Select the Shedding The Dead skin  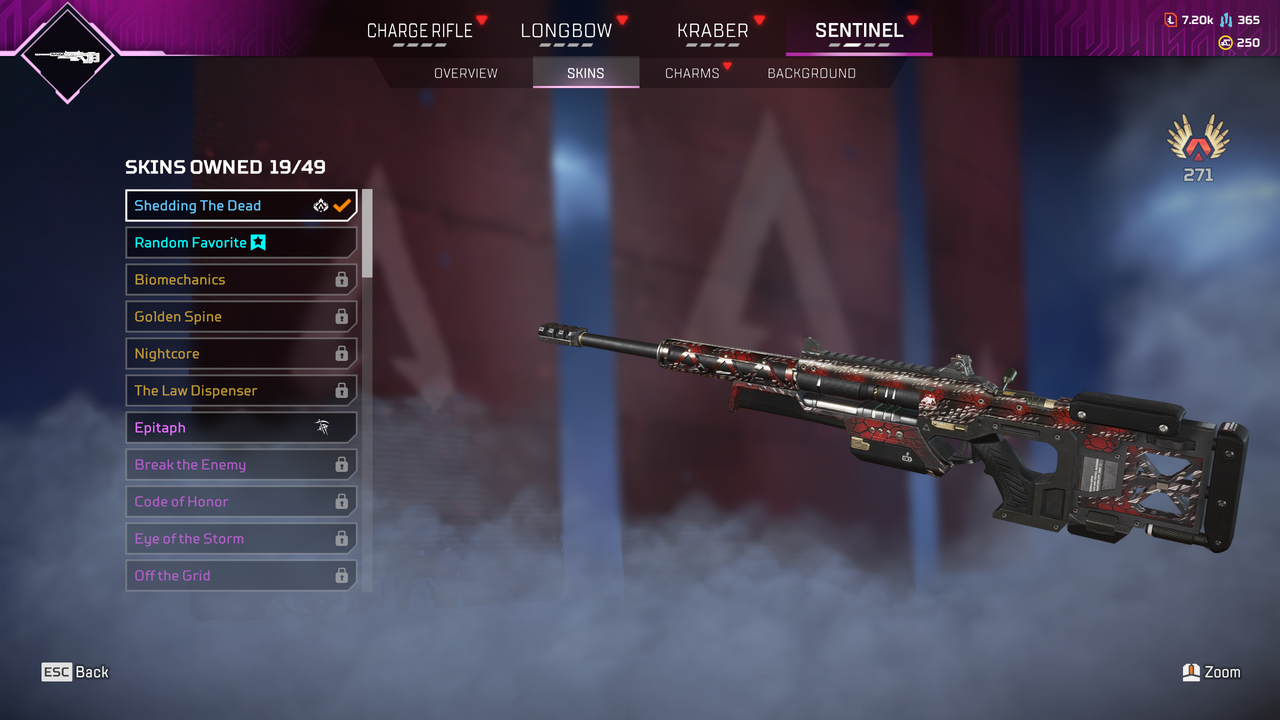coord(240,206)
